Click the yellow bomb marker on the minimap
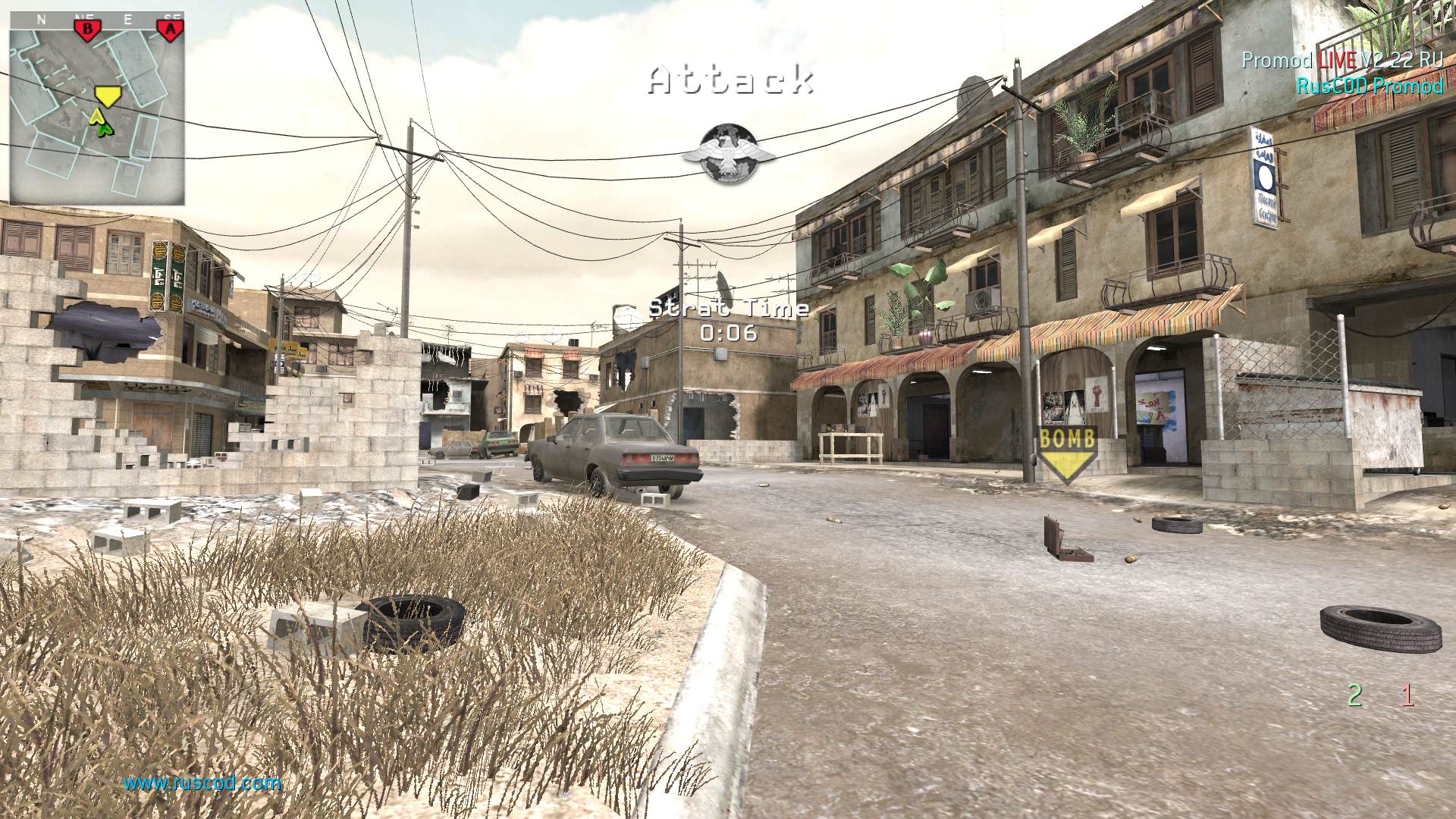This screenshot has width=1456, height=819. [x=108, y=96]
